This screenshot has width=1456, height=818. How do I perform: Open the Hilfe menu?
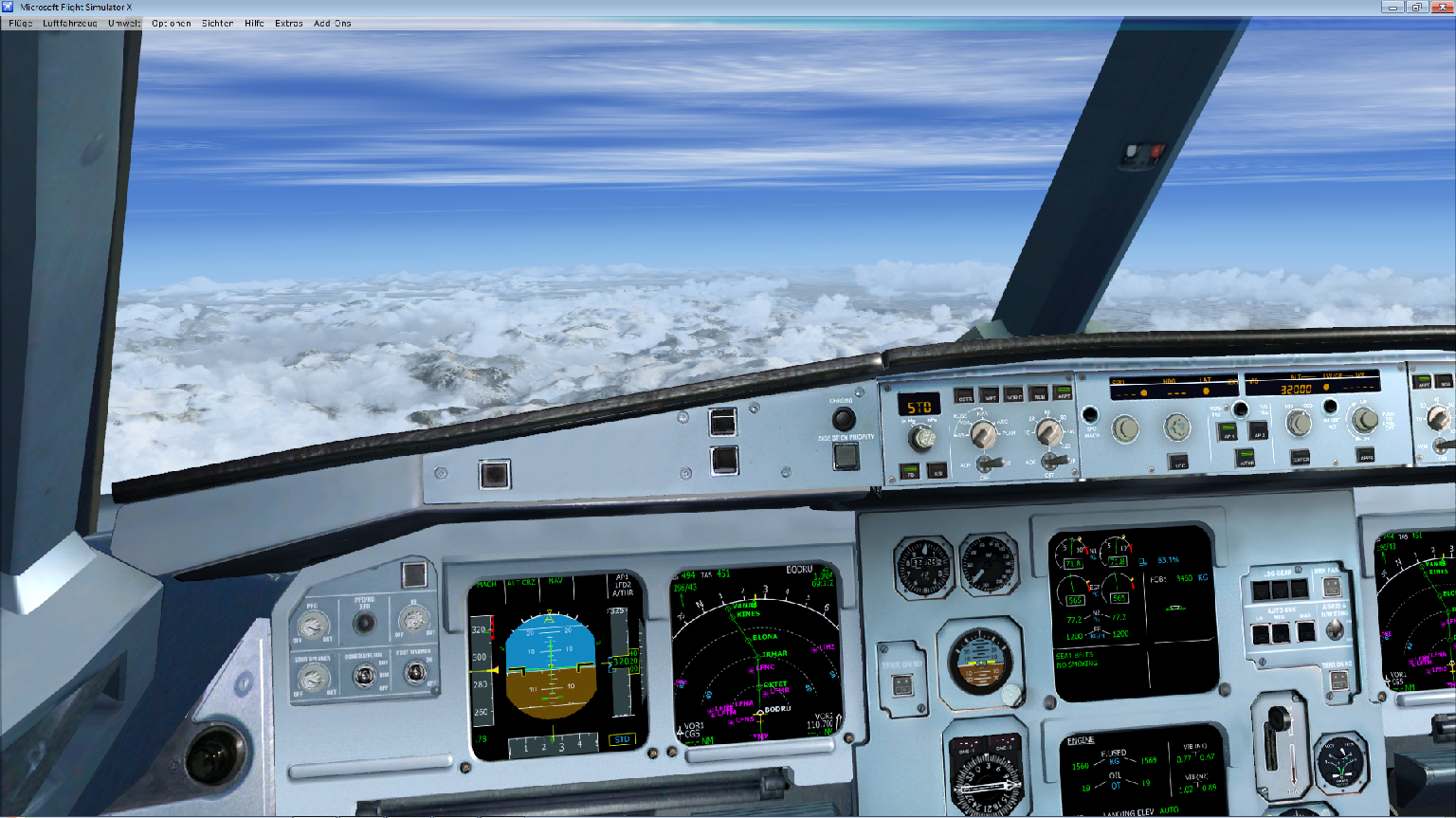click(x=254, y=24)
